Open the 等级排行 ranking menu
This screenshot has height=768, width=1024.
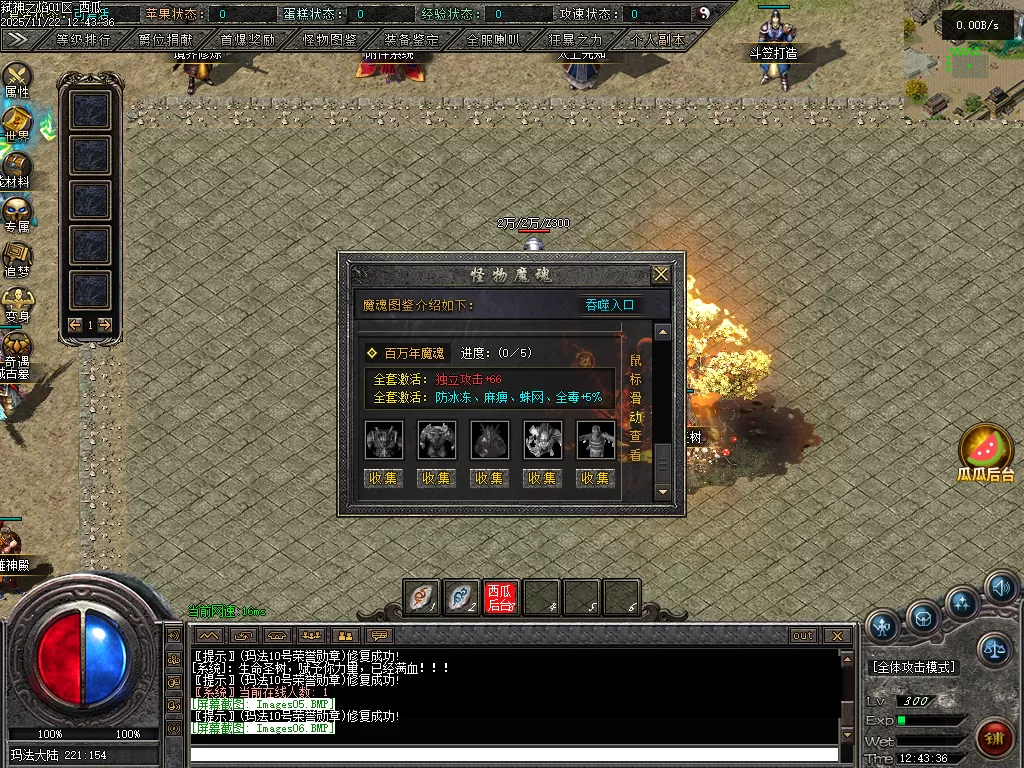[x=83, y=40]
